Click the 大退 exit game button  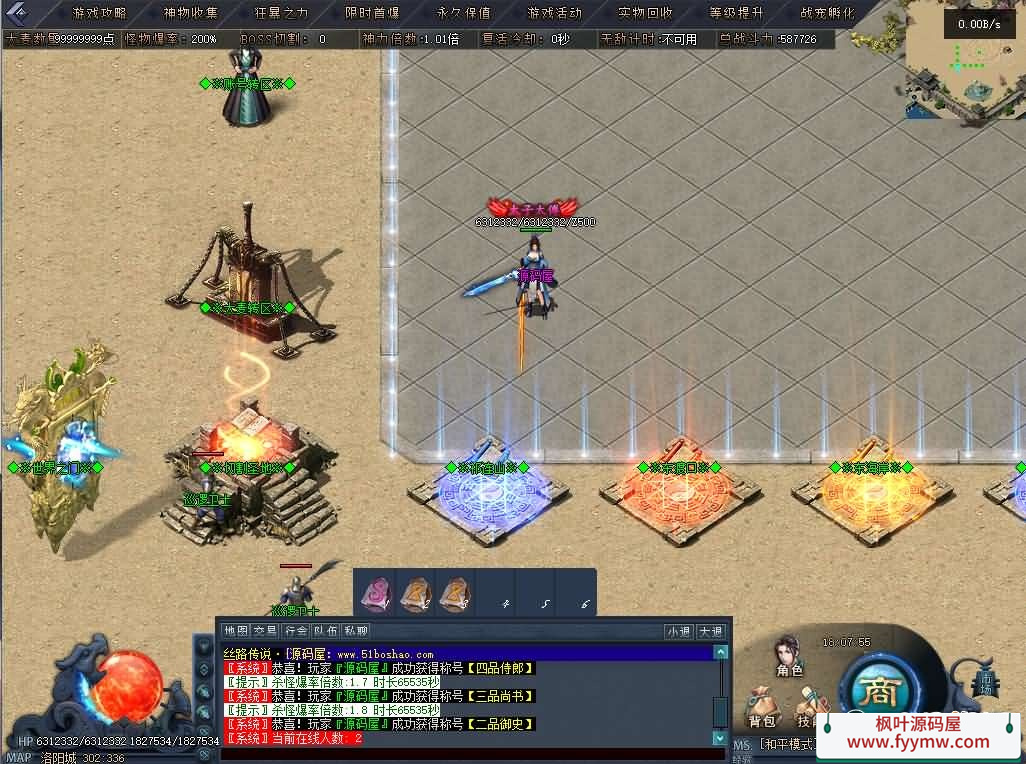710,631
